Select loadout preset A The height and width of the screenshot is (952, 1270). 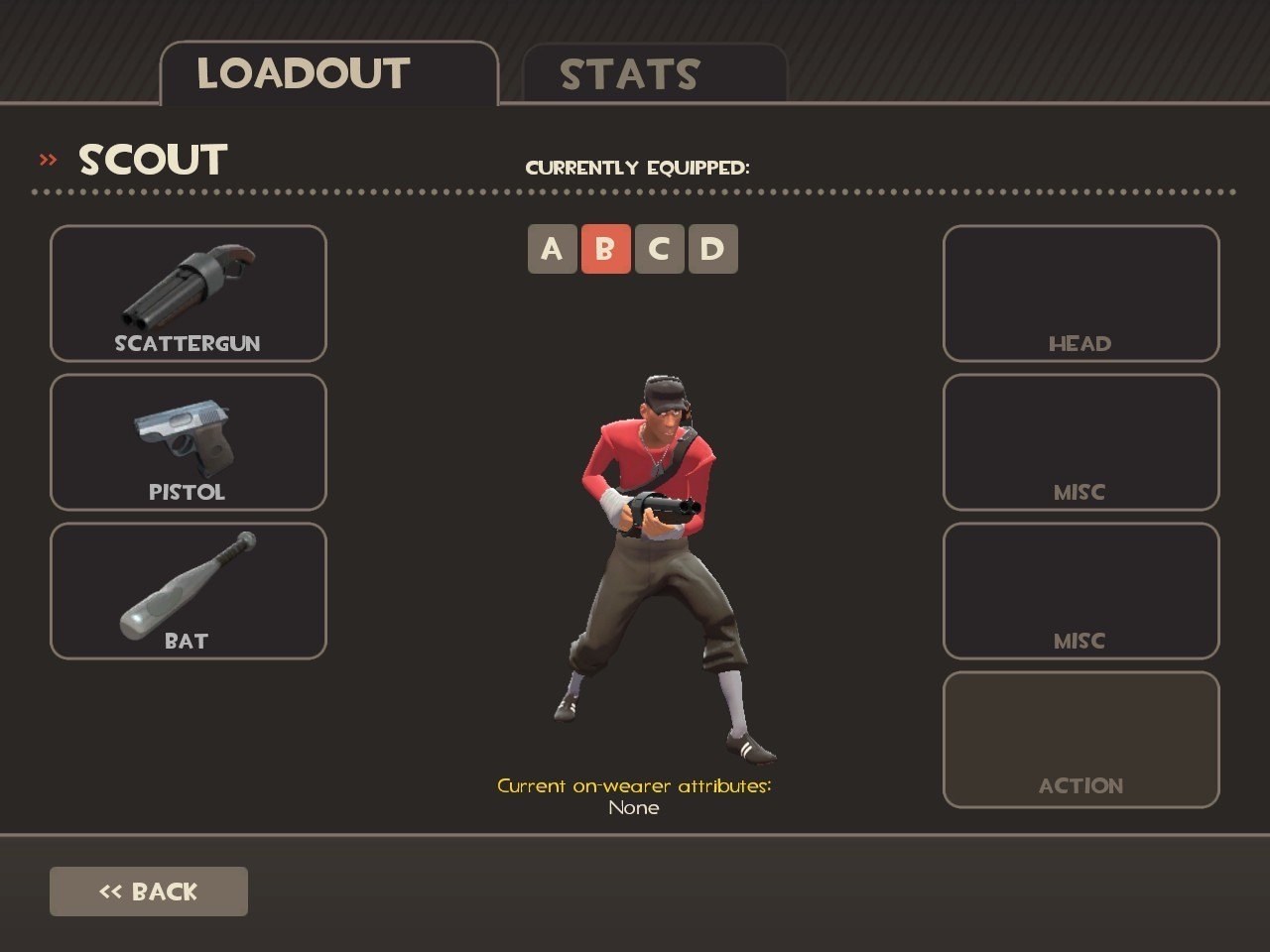click(552, 249)
